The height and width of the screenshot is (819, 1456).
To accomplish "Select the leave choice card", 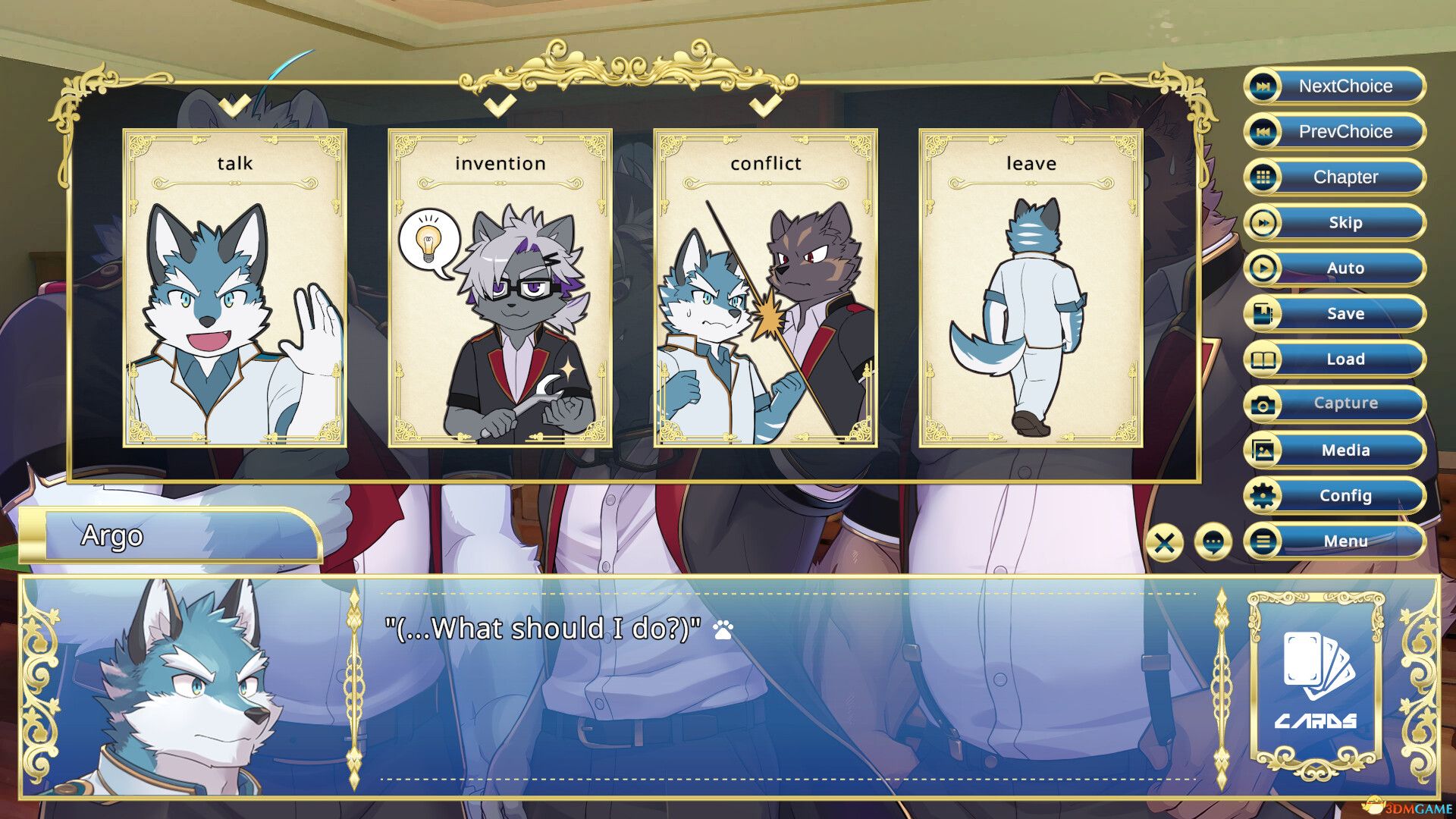I will (x=1031, y=288).
